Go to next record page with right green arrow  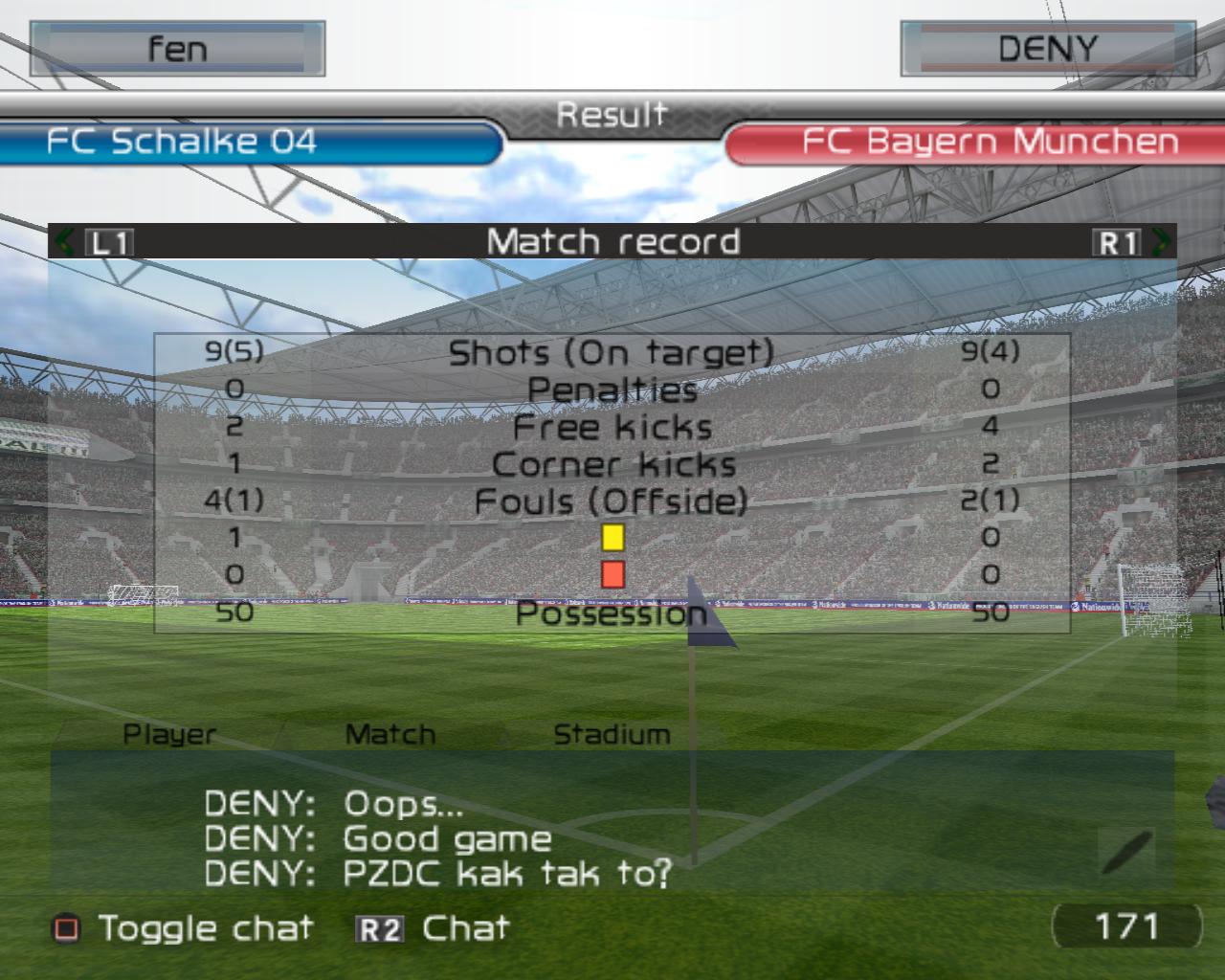coord(1162,241)
